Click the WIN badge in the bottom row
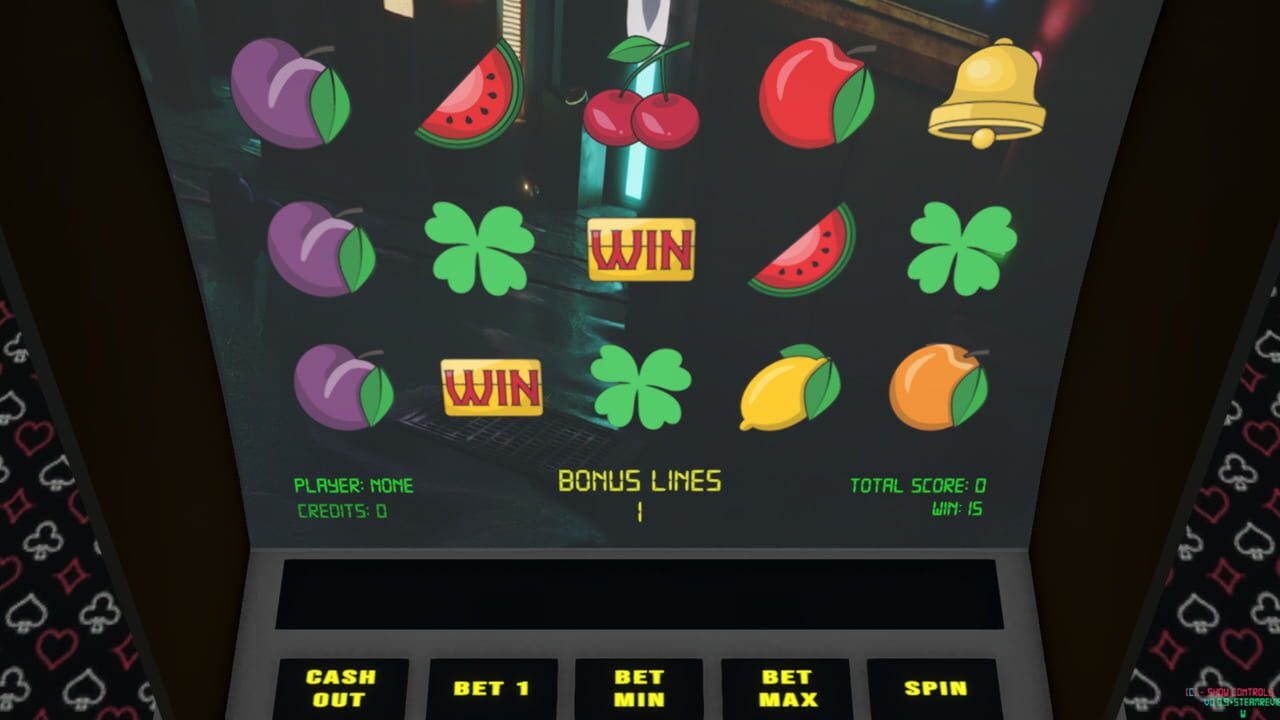 point(492,385)
